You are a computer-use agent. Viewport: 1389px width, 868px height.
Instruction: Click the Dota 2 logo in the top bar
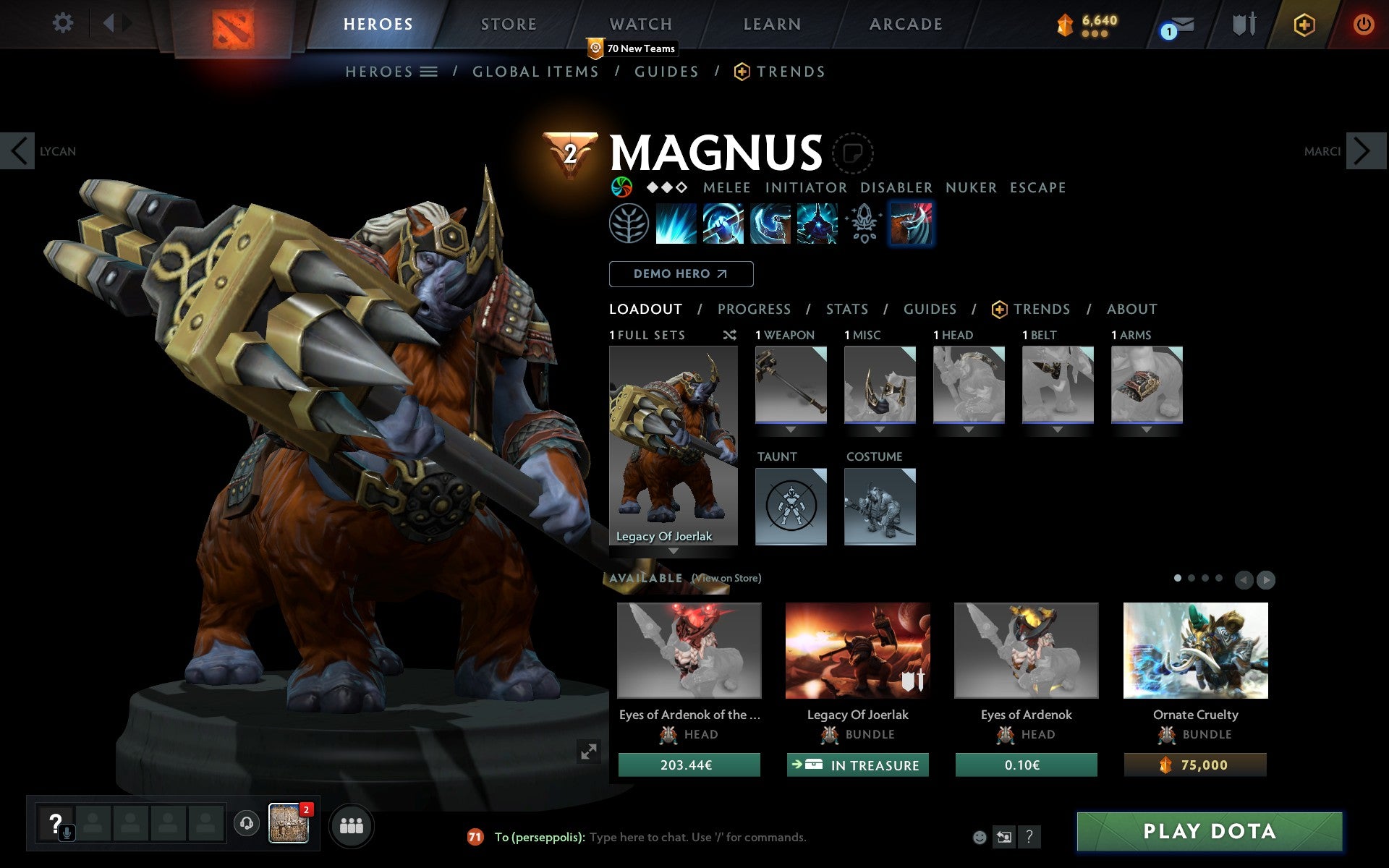(x=233, y=24)
